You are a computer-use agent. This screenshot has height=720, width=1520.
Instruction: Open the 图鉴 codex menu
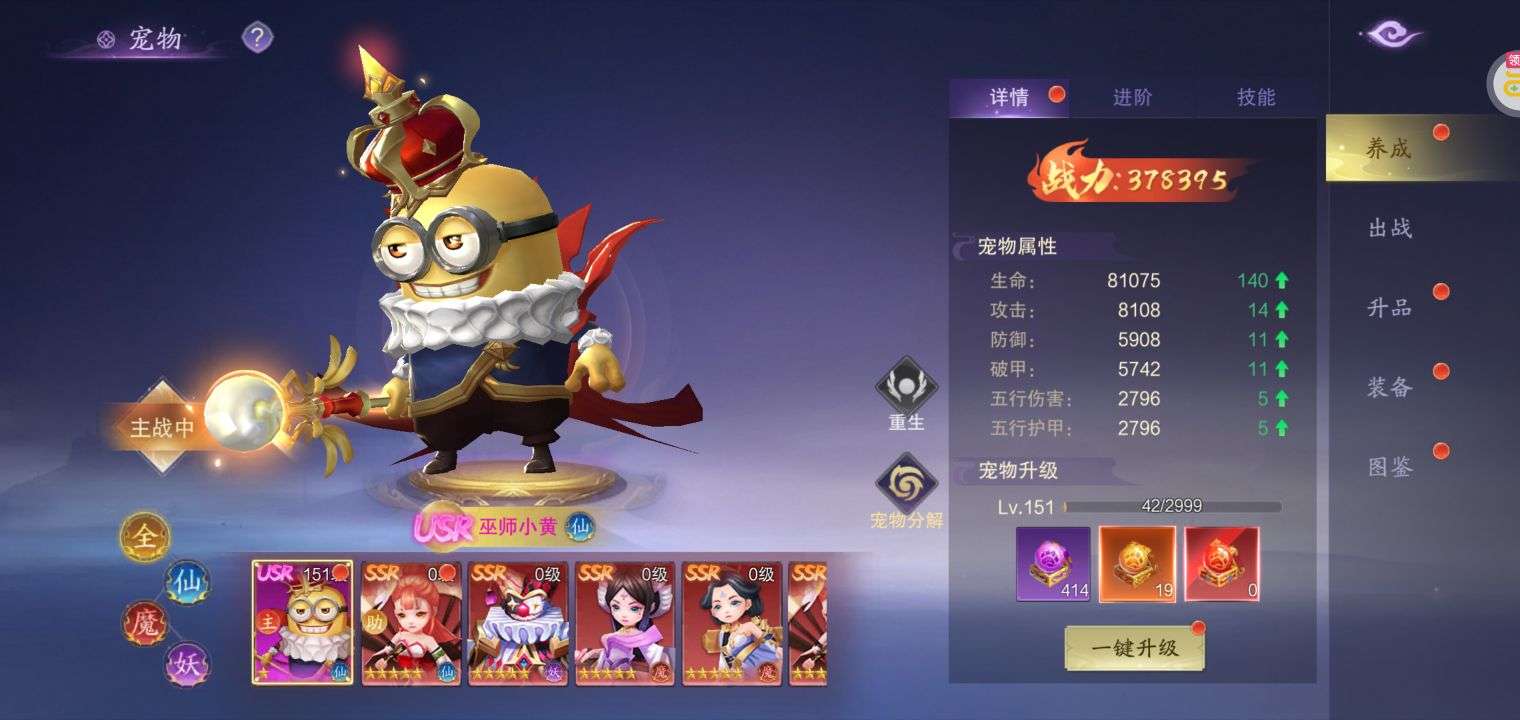pyautogui.click(x=1390, y=467)
